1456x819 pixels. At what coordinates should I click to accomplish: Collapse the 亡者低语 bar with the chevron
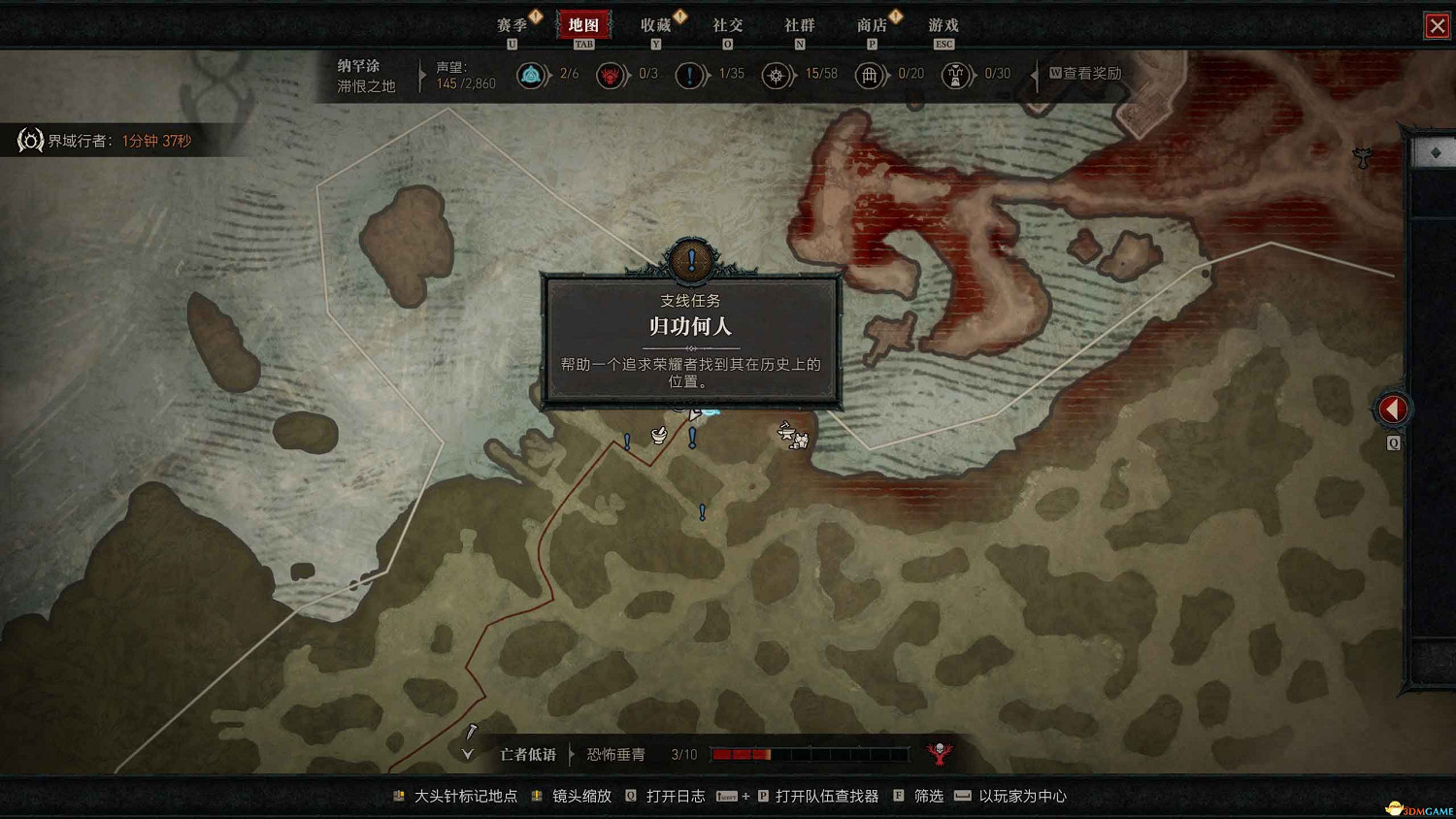[x=467, y=753]
